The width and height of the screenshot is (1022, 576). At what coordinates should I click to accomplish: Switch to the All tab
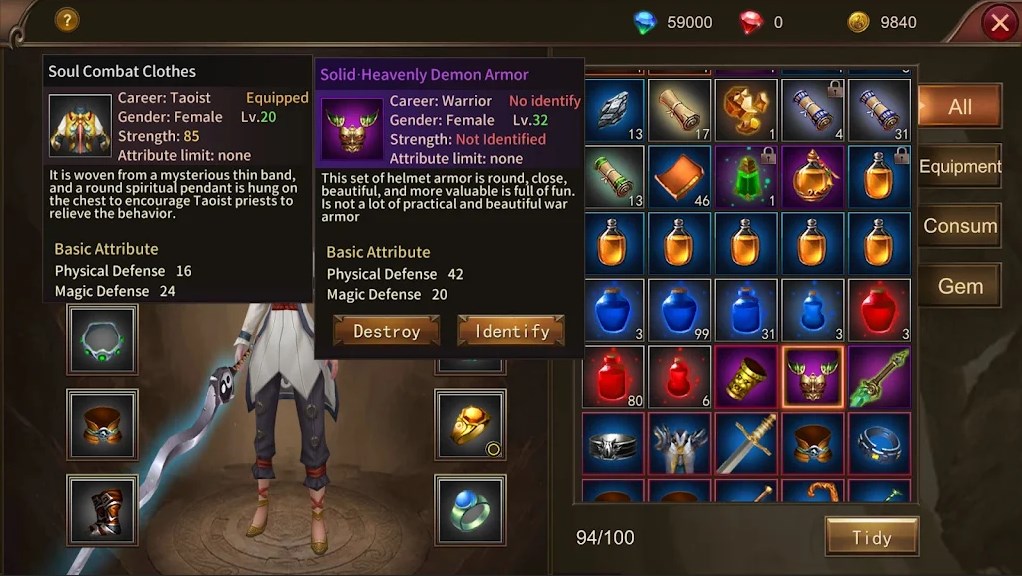[959, 107]
